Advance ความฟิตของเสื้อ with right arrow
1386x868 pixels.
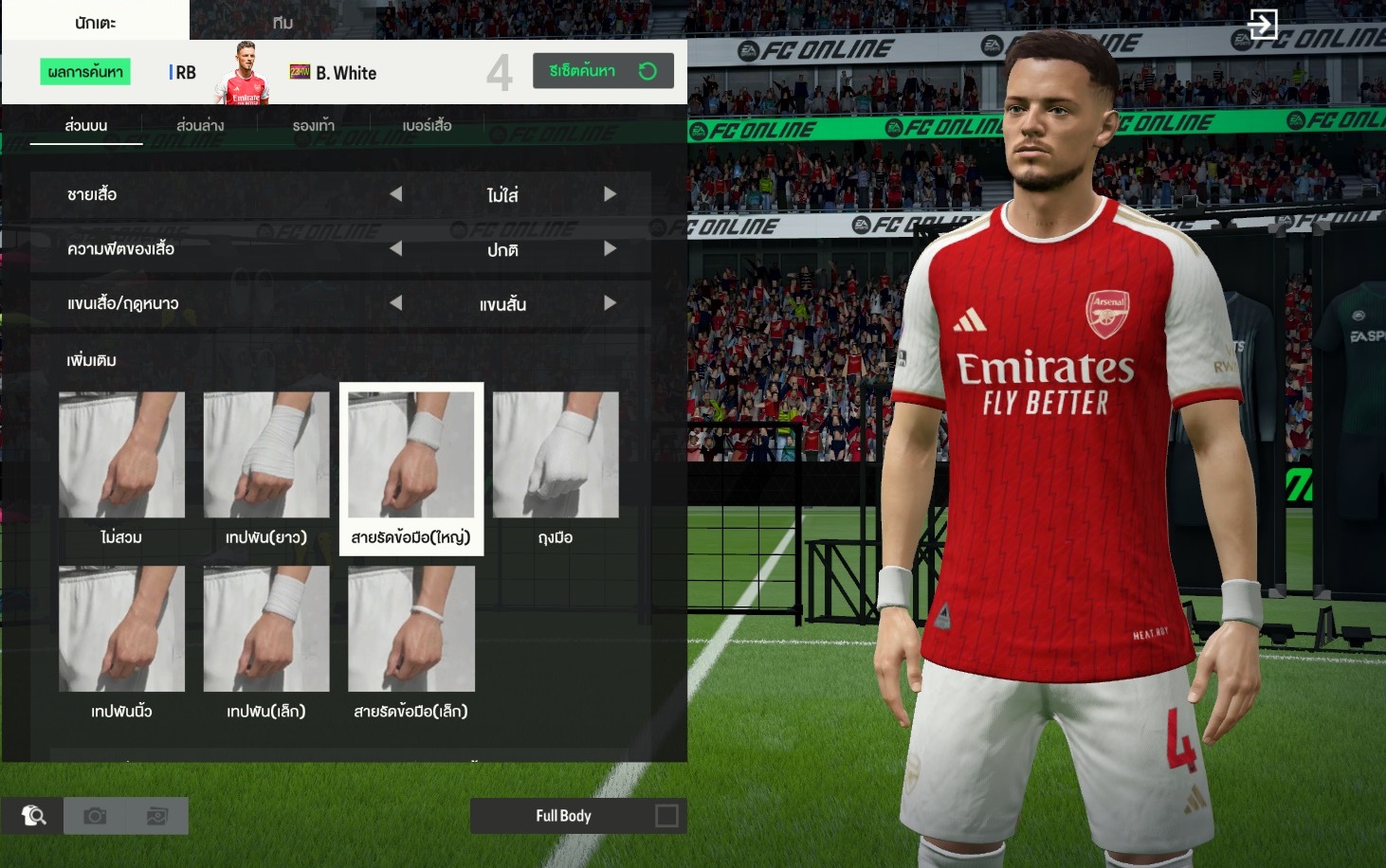[610, 248]
